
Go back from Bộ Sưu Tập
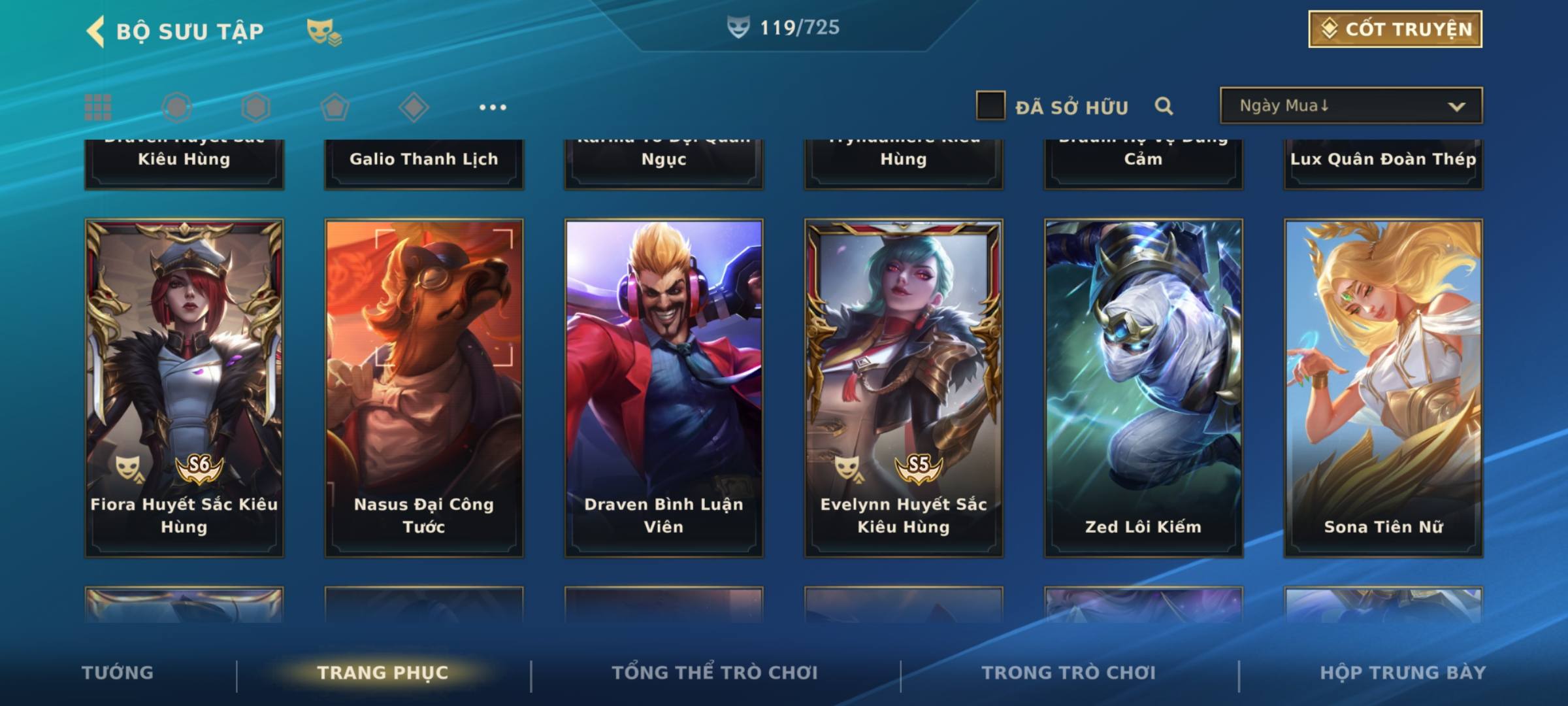[95, 31]
